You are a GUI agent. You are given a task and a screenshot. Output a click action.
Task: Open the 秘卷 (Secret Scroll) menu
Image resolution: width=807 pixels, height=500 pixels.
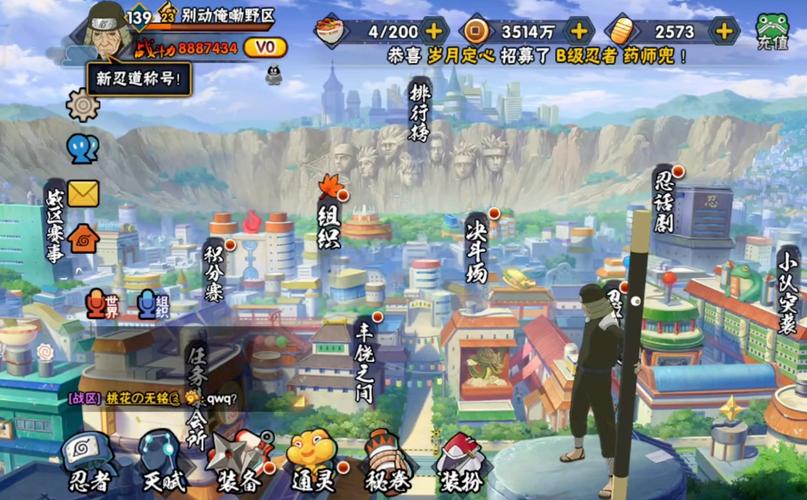coord(388,462)
